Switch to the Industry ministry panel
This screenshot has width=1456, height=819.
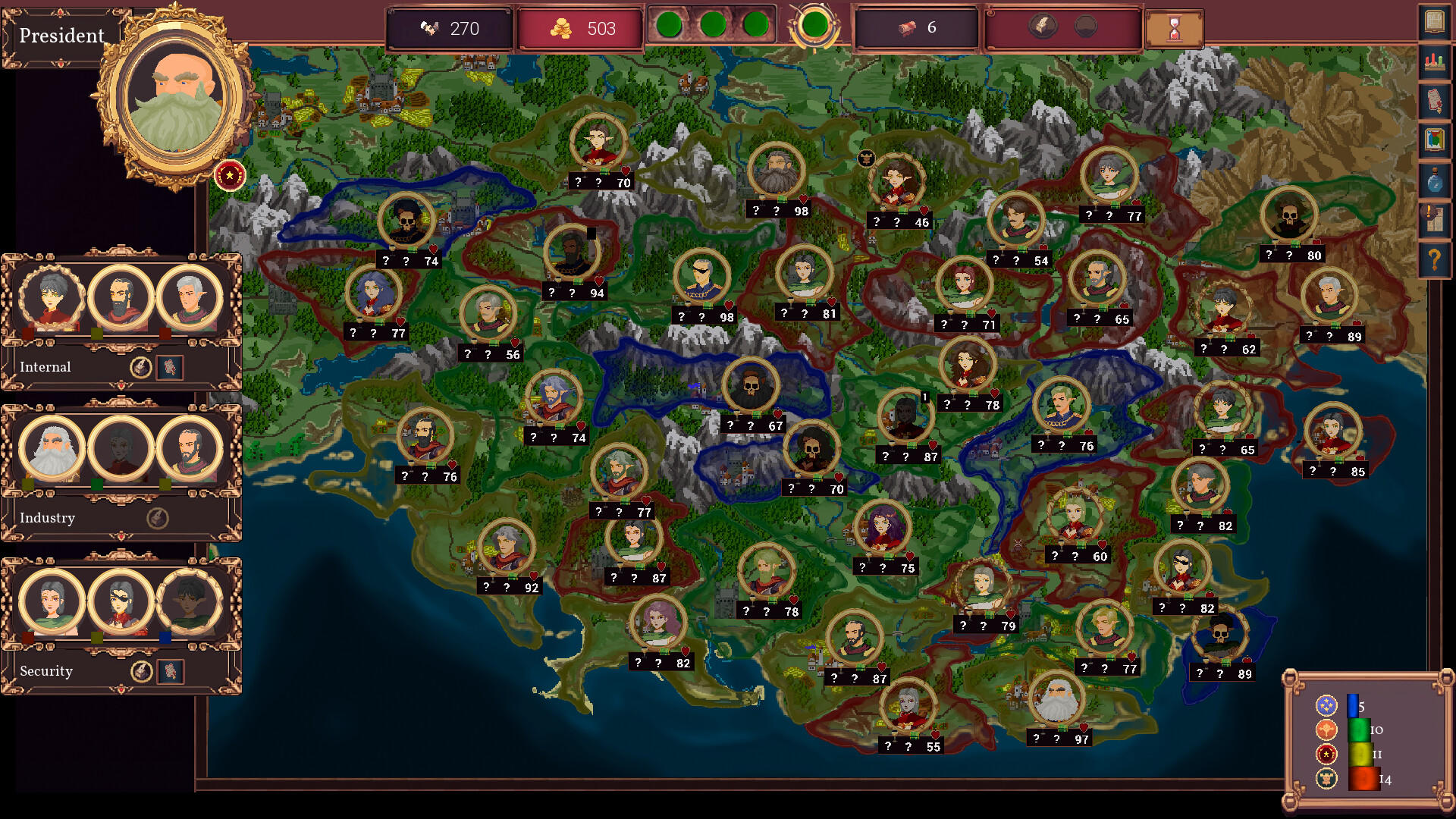pyautogui.click(x=49, y=518)
